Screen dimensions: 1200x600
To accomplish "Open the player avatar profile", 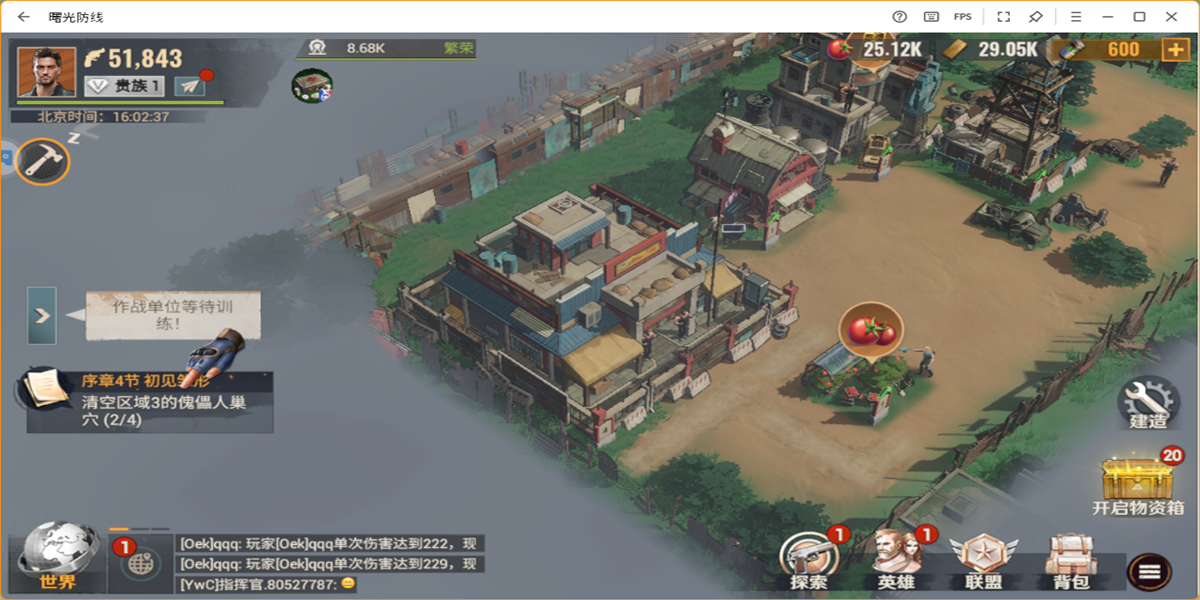I will tap(46, 71).
